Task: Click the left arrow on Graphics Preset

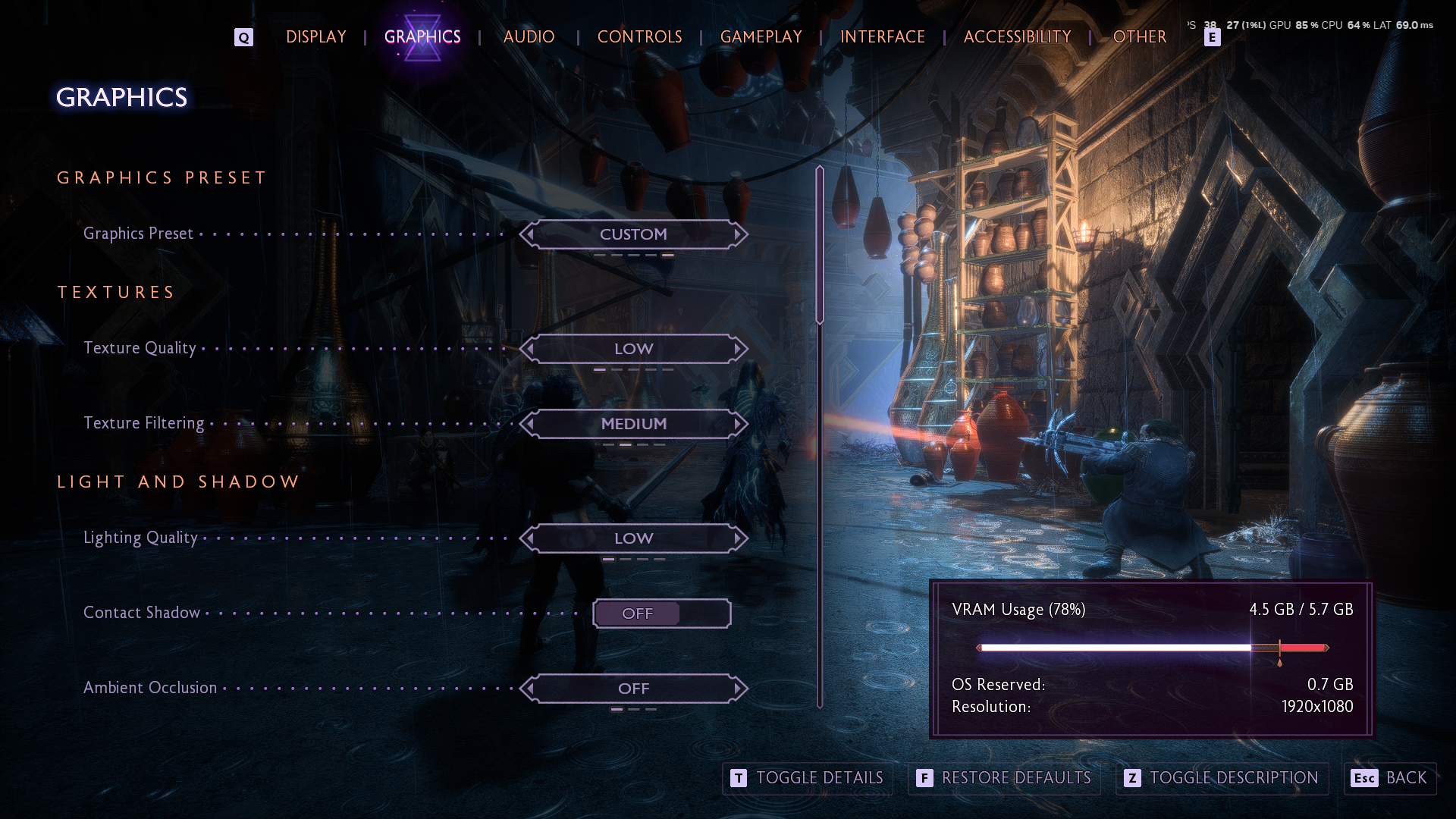Action: 529,234
